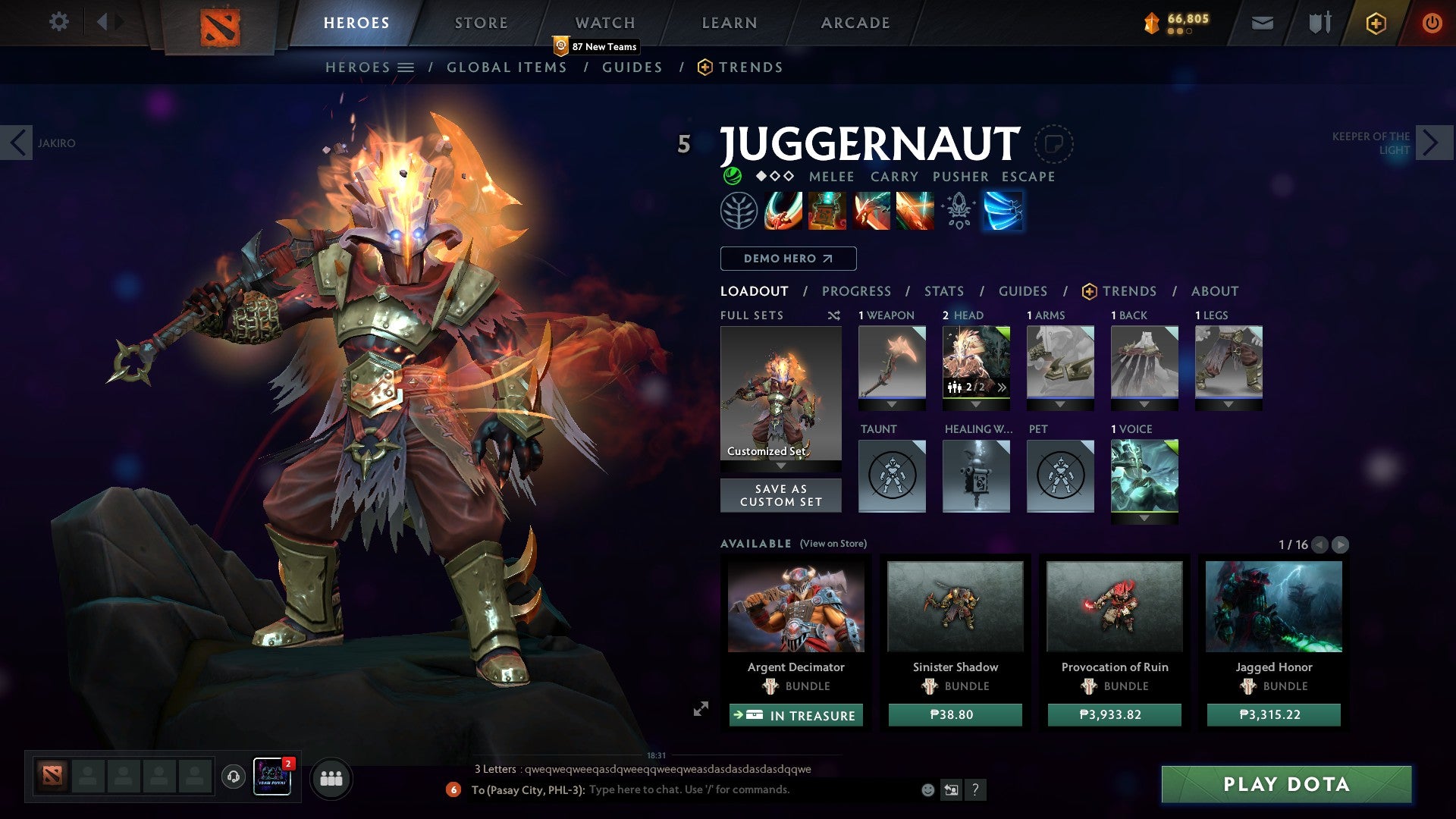Select the glowing Omnislash ability icon
The image size is (1456, 819).
click(x=1003, y=211)
